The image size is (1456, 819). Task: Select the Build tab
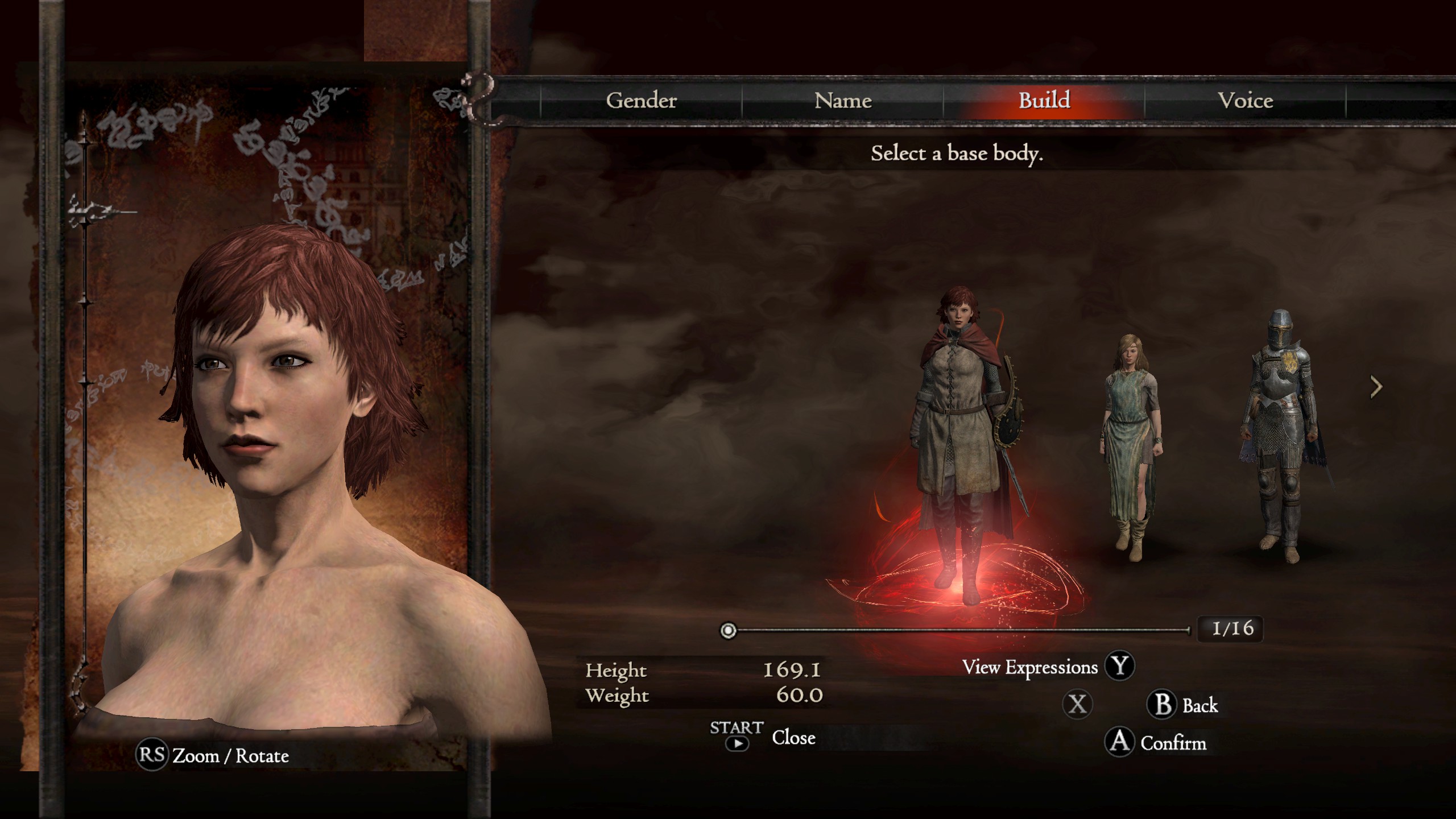point(1044,101)
